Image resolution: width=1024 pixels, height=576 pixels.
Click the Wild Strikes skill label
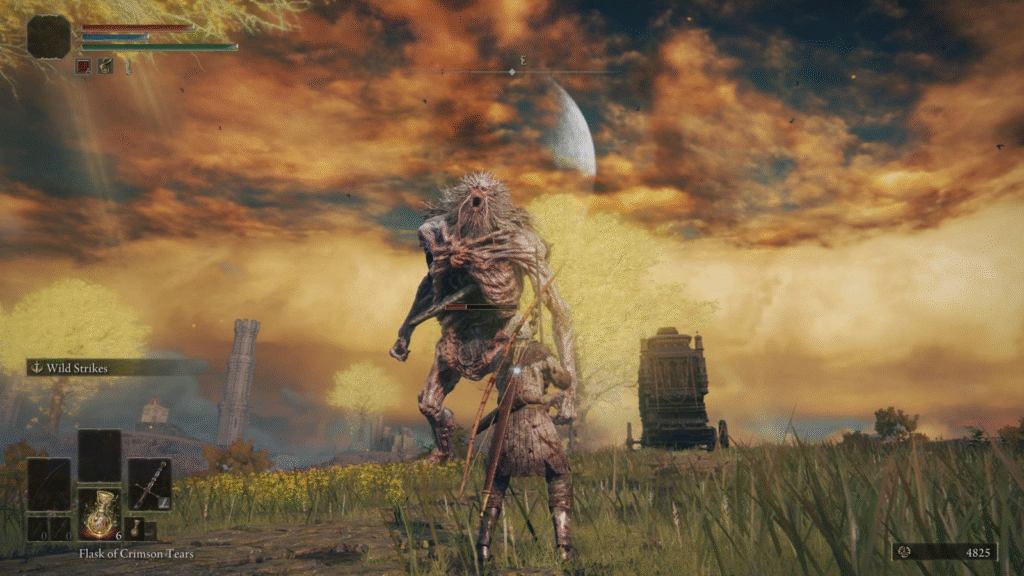coord(77,368)
